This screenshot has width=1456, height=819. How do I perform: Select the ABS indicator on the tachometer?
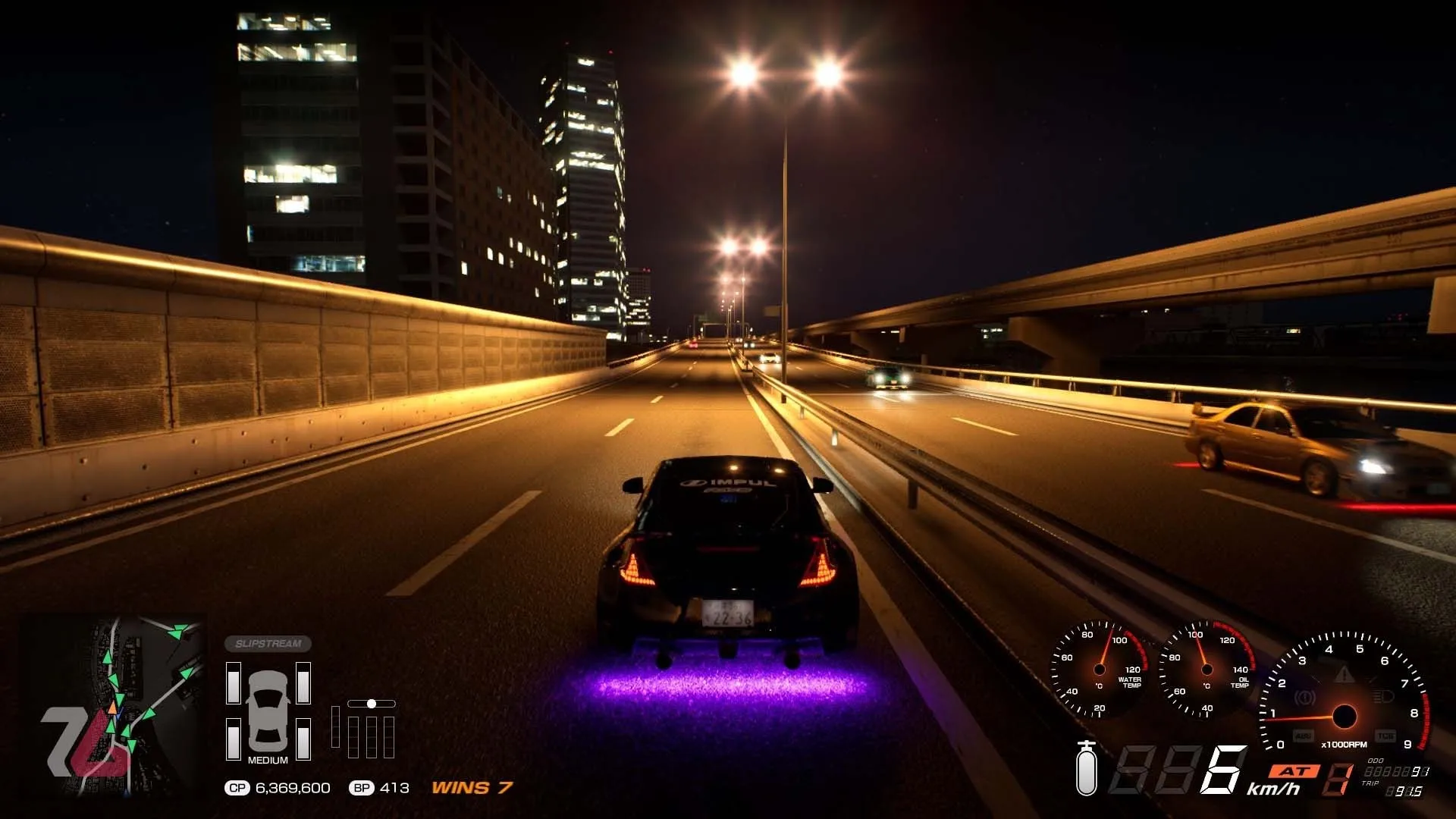[x=1304, y=734]
